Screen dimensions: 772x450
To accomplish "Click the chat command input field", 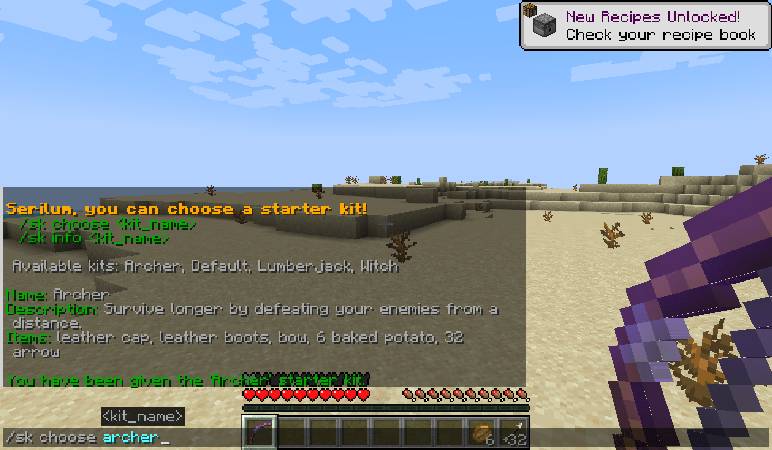I will pos(120,438).
